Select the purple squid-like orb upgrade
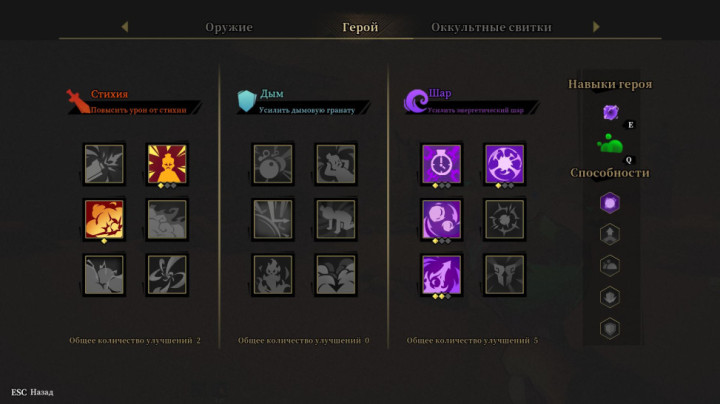Image resolution: width=720 pixels, height=404 pixels. (x=442, y=274)
